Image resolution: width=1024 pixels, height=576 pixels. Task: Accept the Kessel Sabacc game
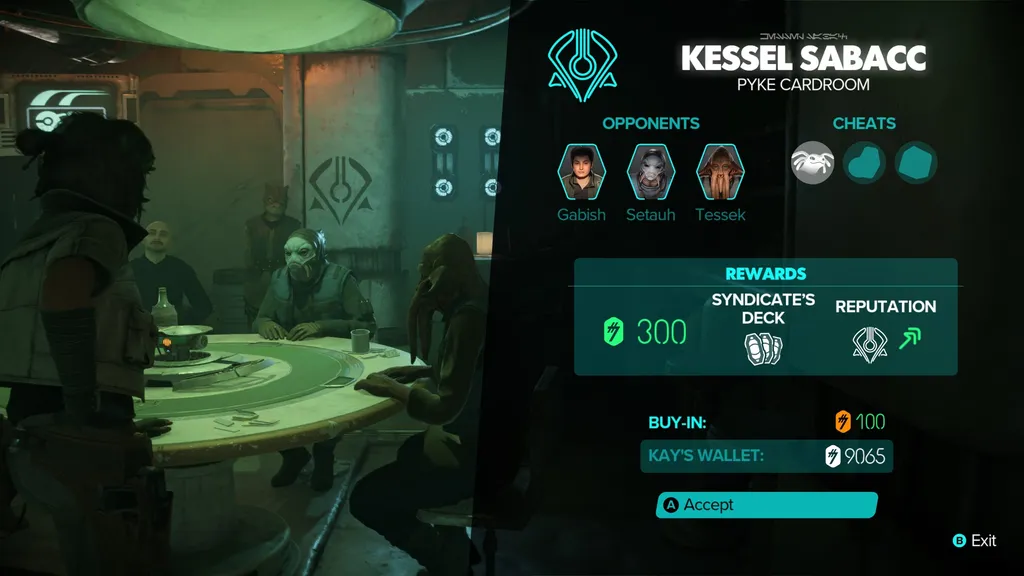click(766, 505)
